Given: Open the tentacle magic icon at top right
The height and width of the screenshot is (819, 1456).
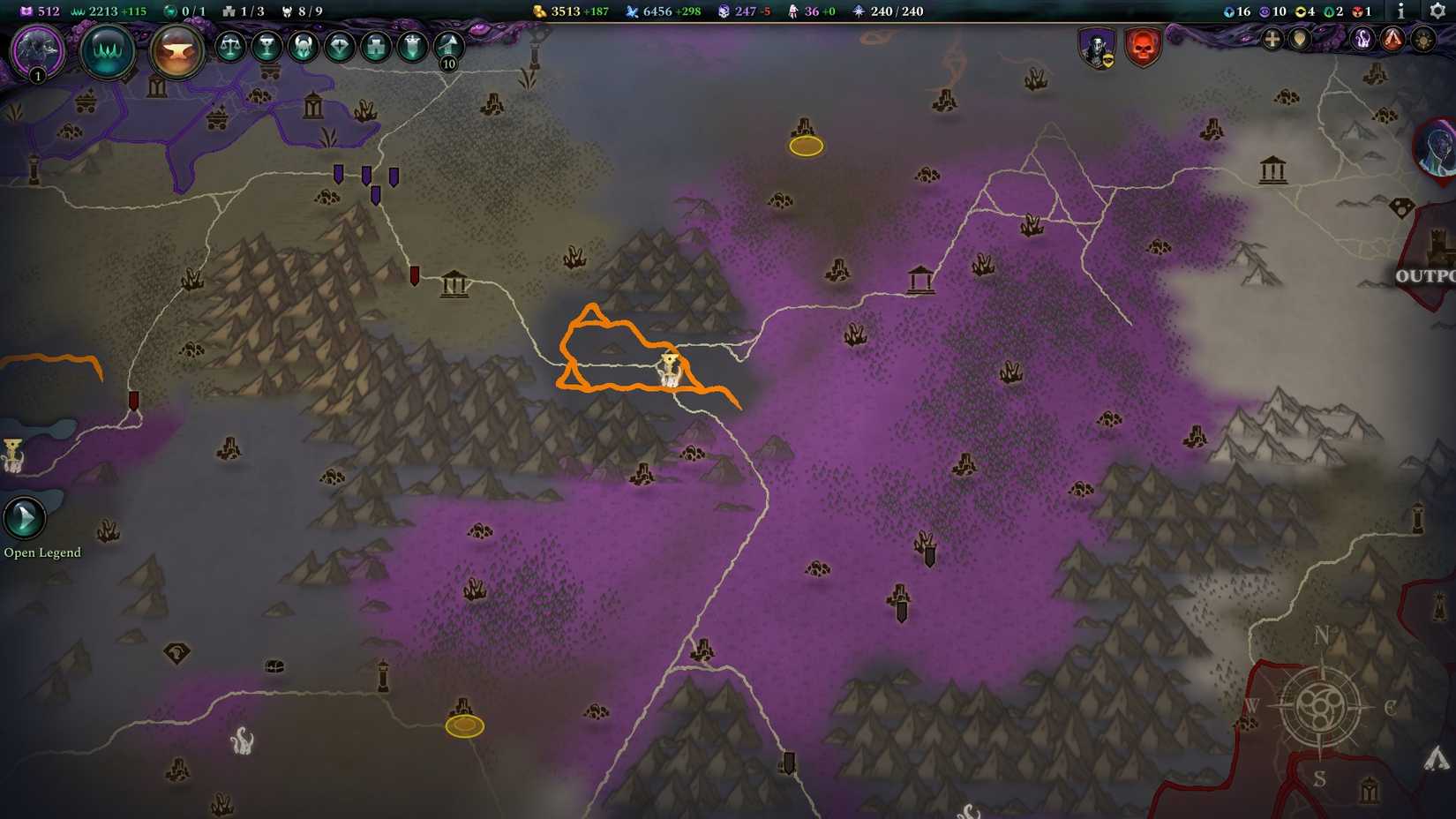Looking at the screenshot, I should point(1362,40).
